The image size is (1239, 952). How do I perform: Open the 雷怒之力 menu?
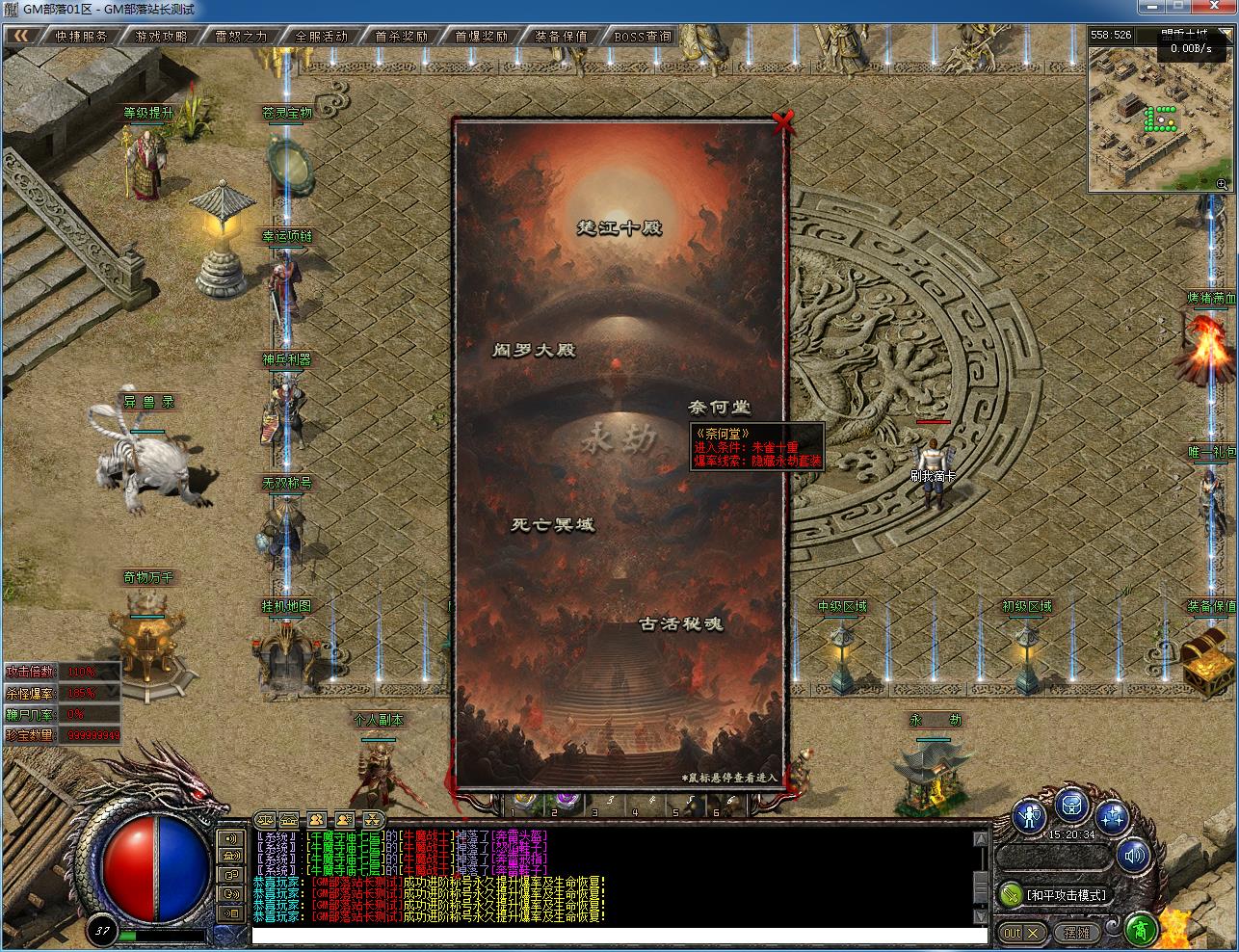tap(241, 37)
